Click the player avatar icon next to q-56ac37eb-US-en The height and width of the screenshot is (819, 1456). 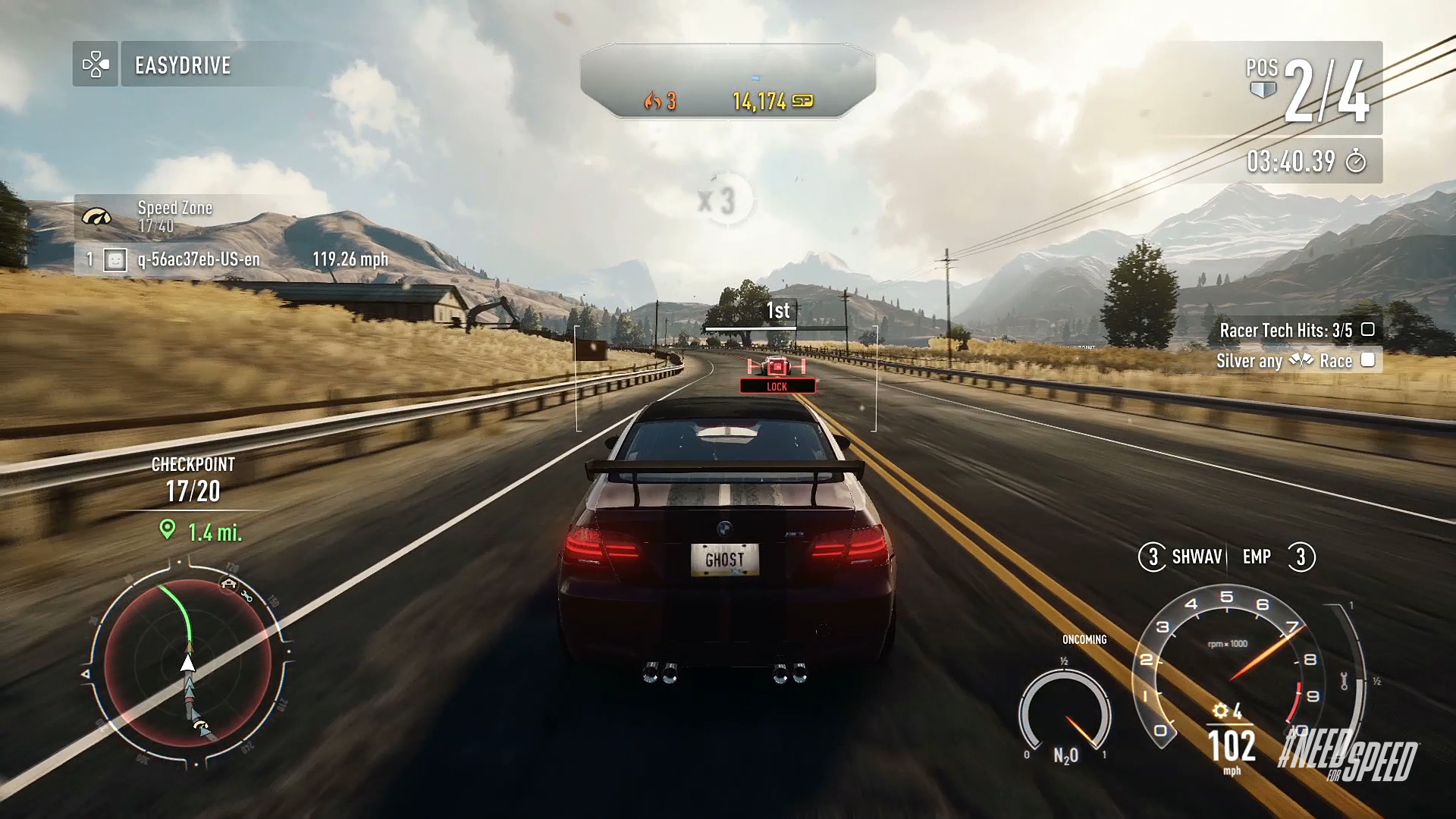pyautogui.click(x=114, y=259)
